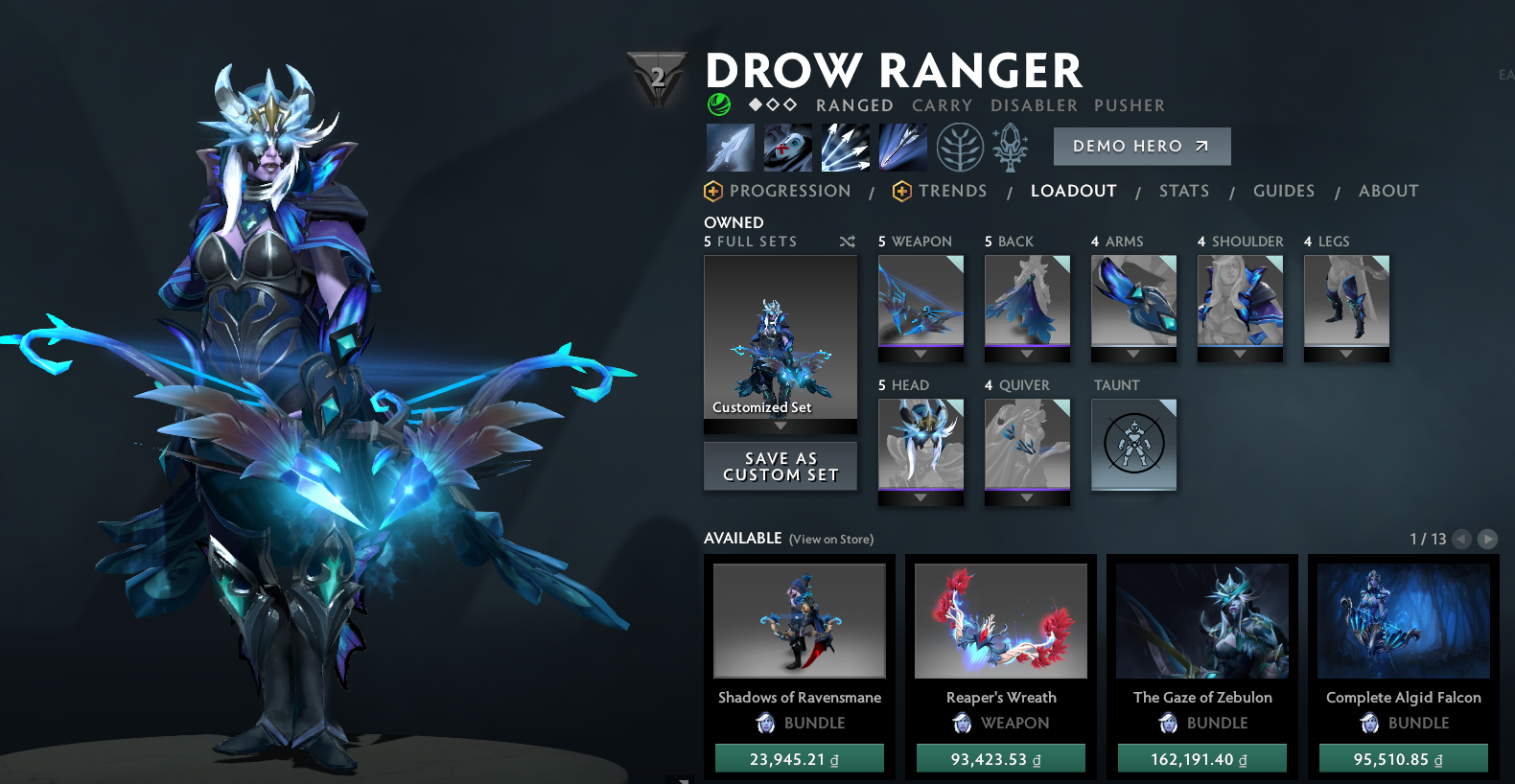The image size is (1515, 784).
Task: Toggle the Legs slot item selection
Action: (1345, 305)
